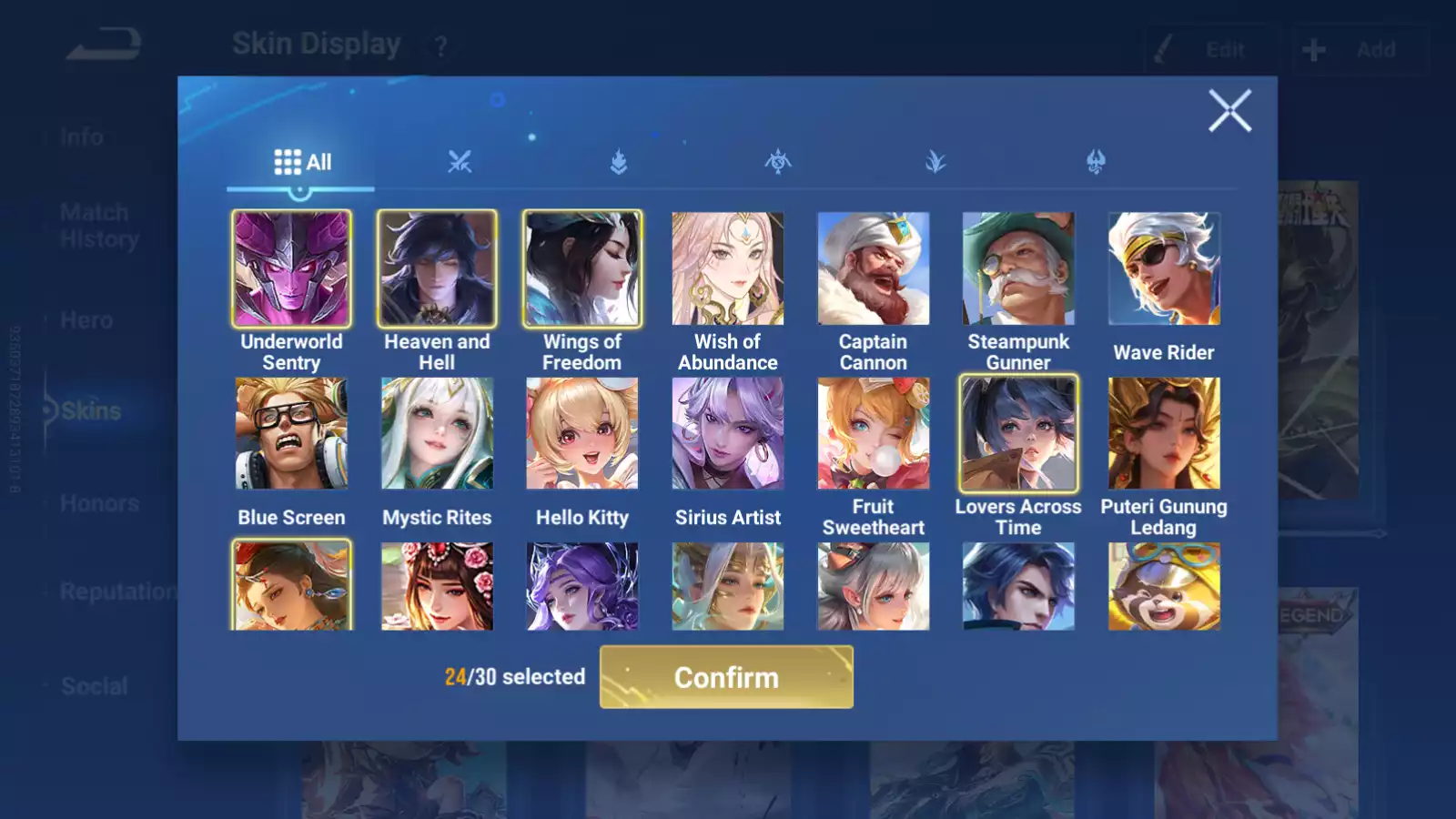Confirm the skin selection
This screenshot has height=819, width=1456.
[726, 677]
